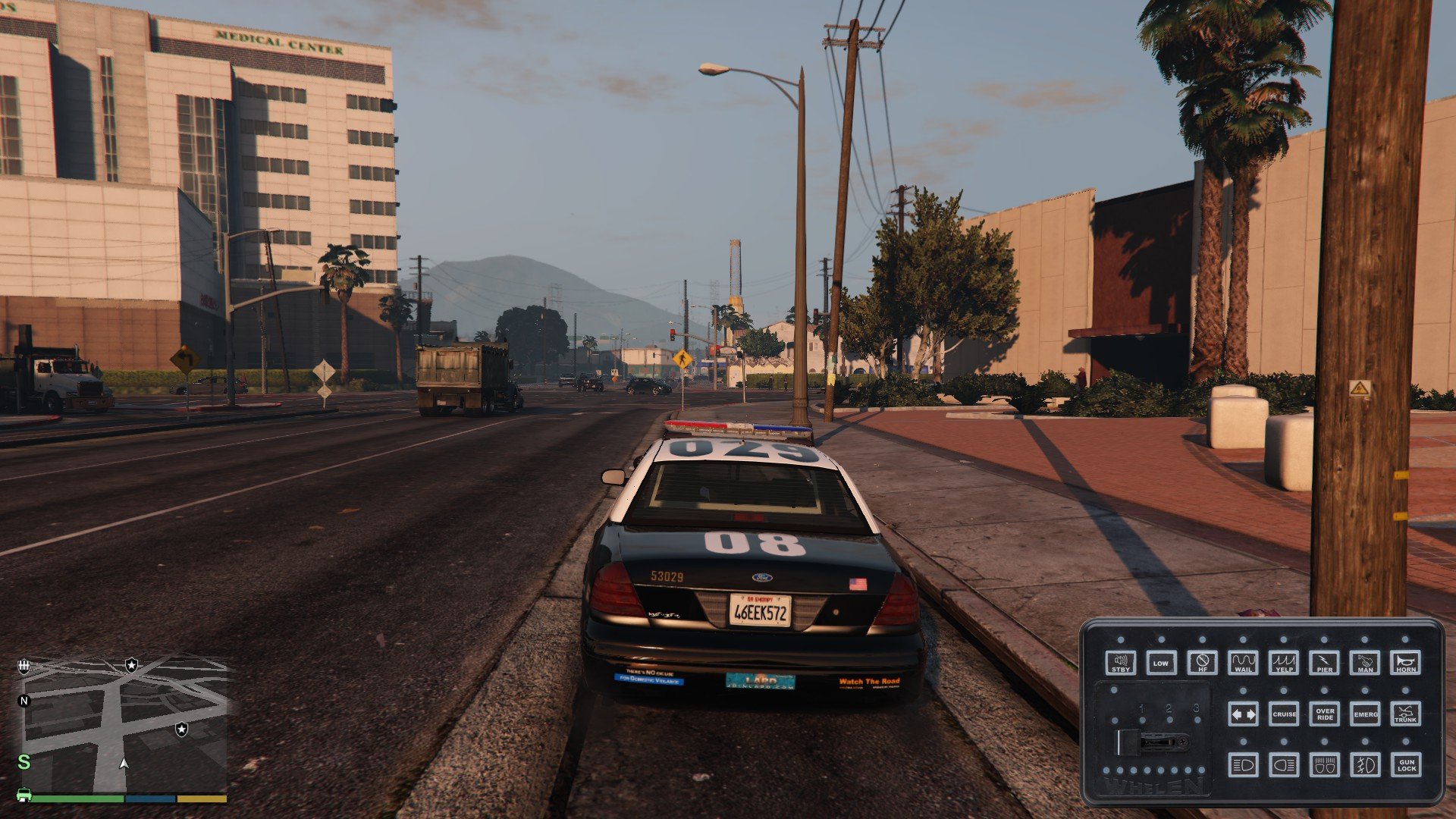Trigger the MAN manual siren button
This screenshot has width=1456, height=819.
(x=1365, y=663)
